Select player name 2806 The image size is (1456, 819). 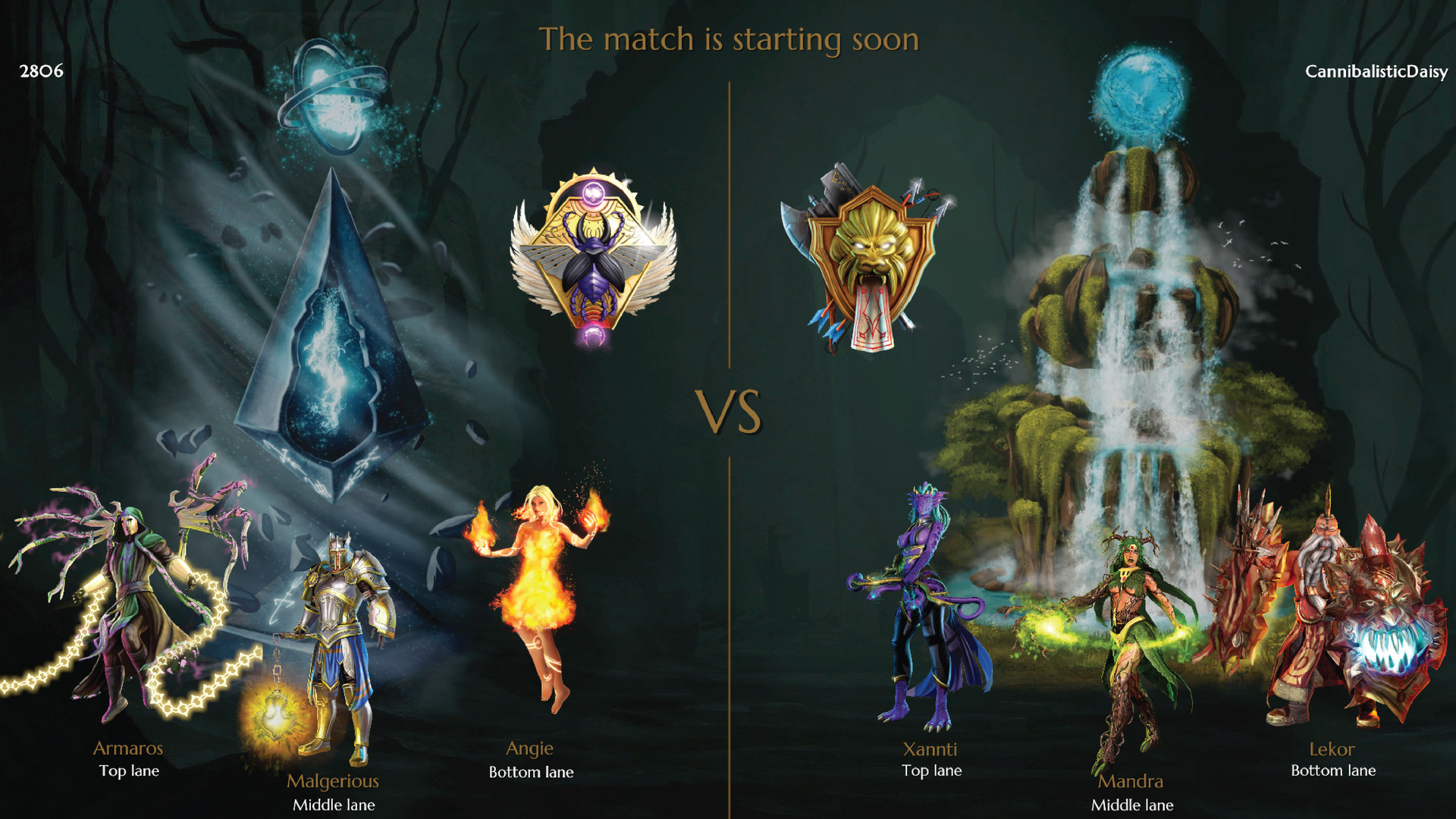click(41, 73)
